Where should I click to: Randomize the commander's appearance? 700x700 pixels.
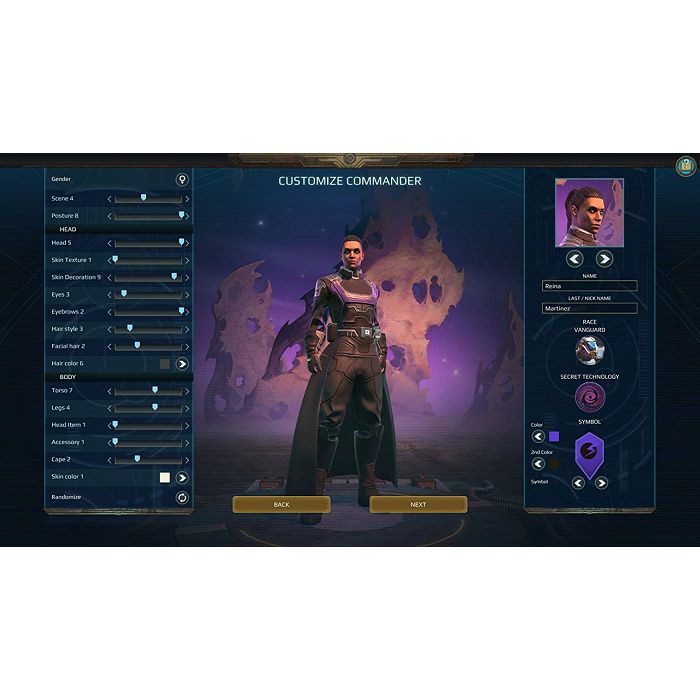(182, 497)
